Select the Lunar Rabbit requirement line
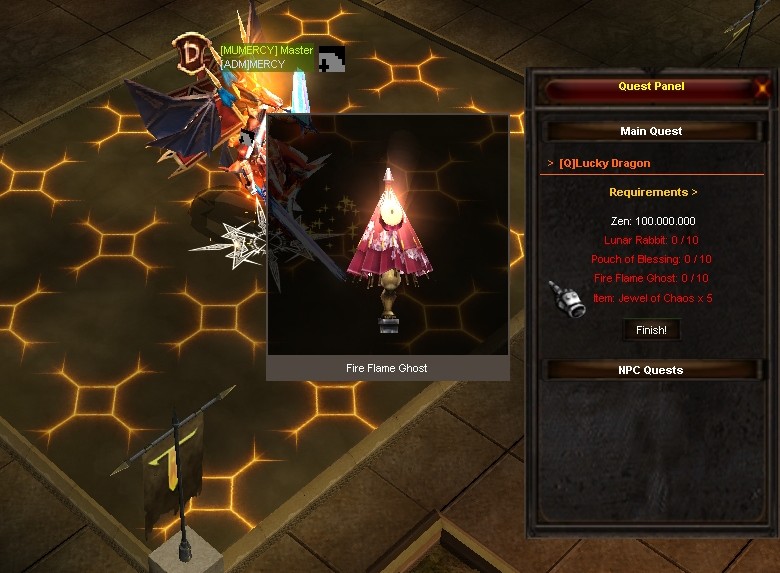780x573 pixels. (x=651, y=240)
